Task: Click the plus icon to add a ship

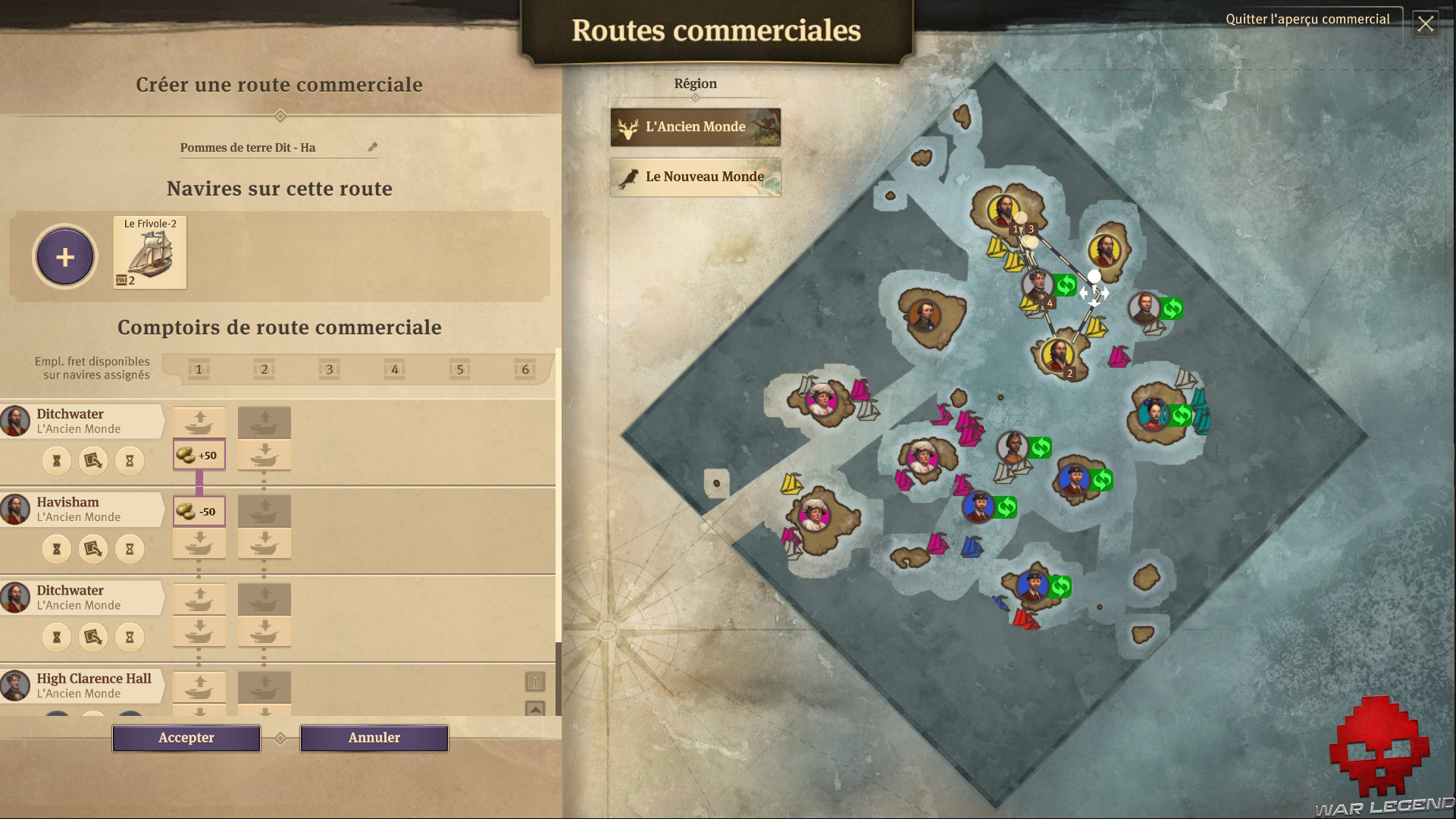Action: pyautogui.click(x=65, y=256)
